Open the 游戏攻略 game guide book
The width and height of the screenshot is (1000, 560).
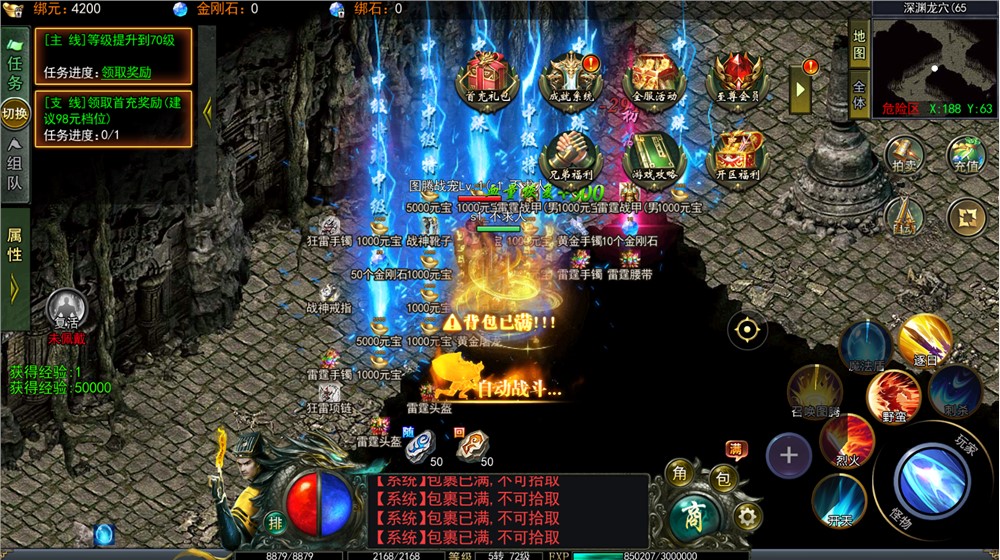pyautogui.click(x=654, y=156)
